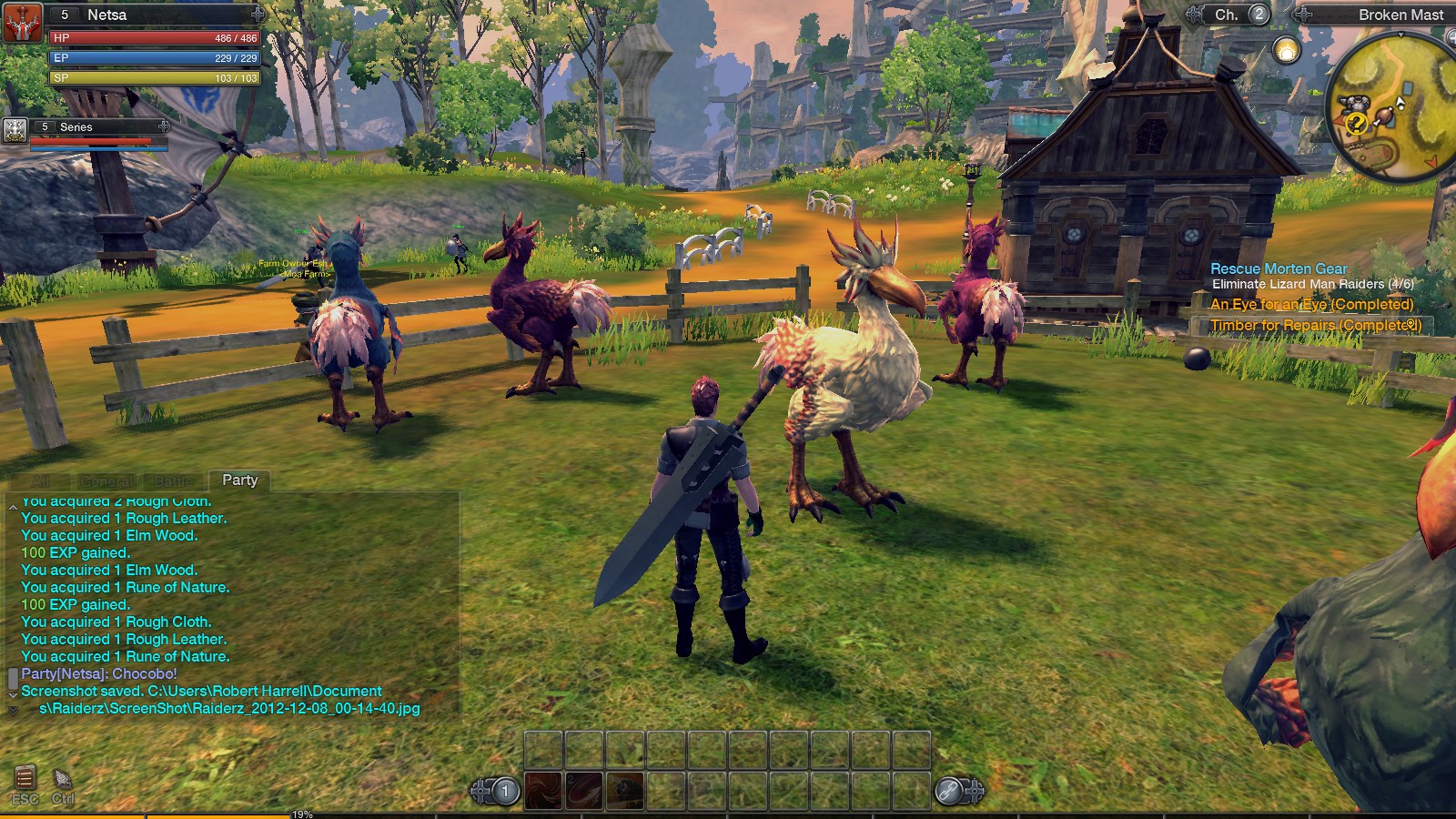The image size is (1456, 819).
Task: Activate the skill in hotbar slot 2
Action: [x=585, y=792]
